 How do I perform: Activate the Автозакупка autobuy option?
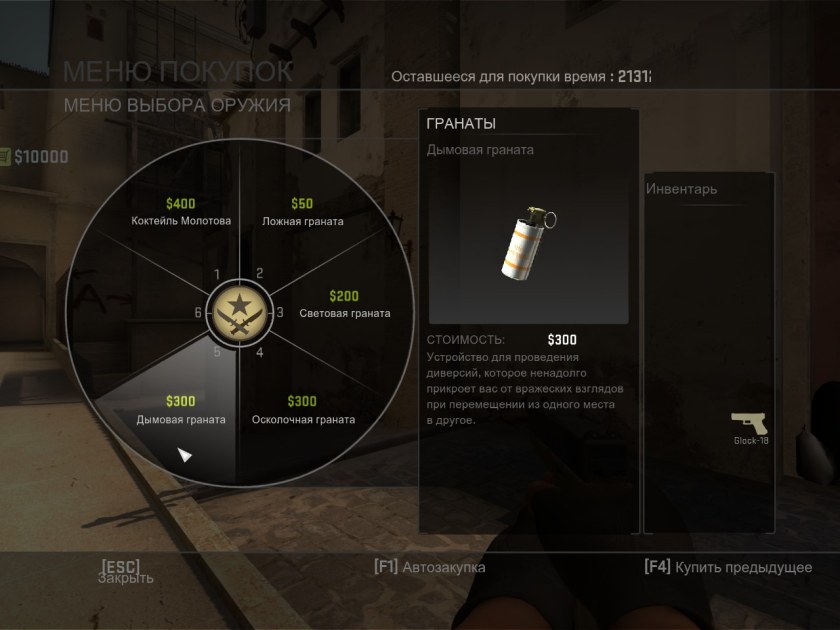[x=430, y=567]
